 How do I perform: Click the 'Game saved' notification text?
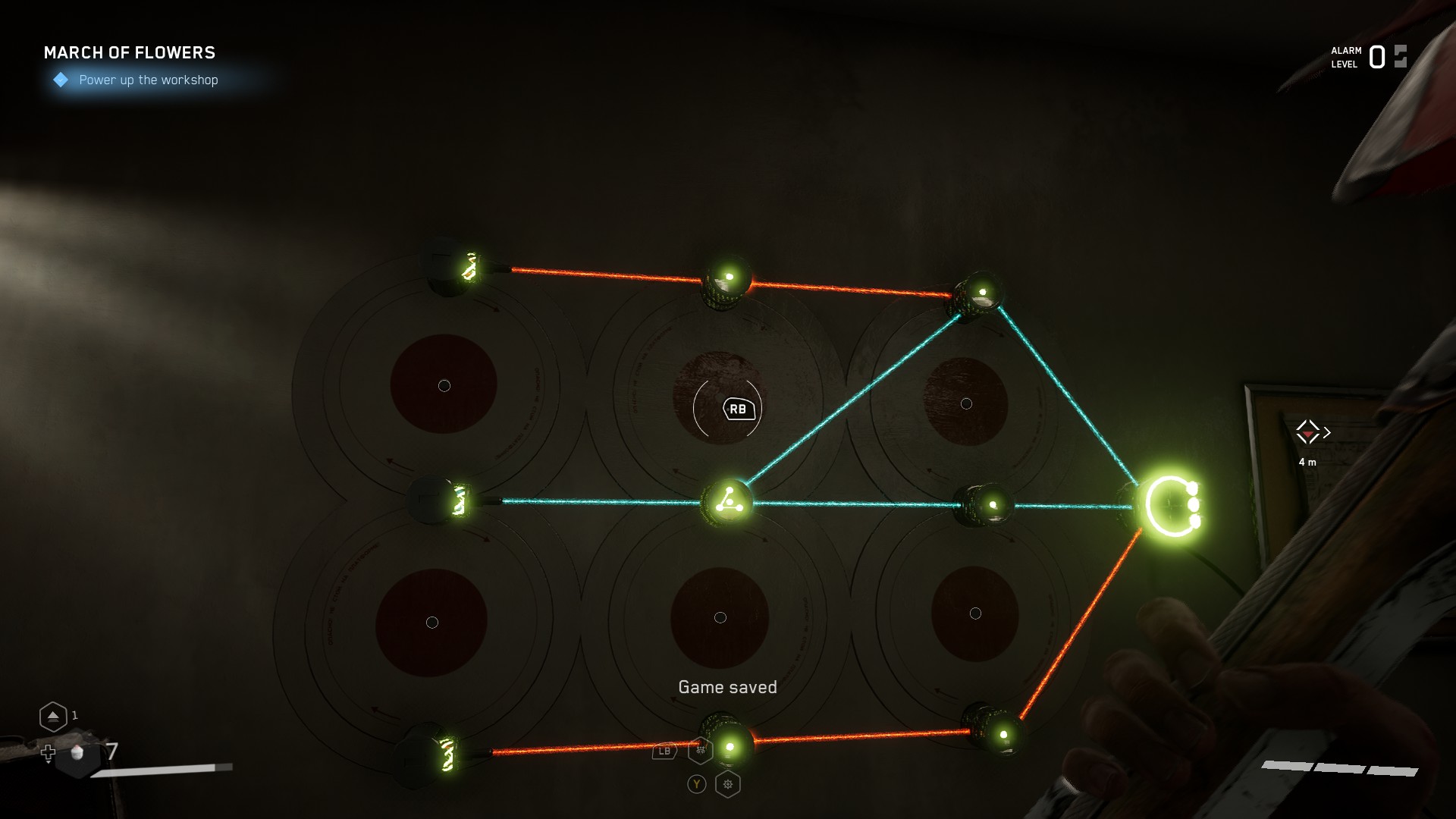pyautogui.click(x=727, y=686)
